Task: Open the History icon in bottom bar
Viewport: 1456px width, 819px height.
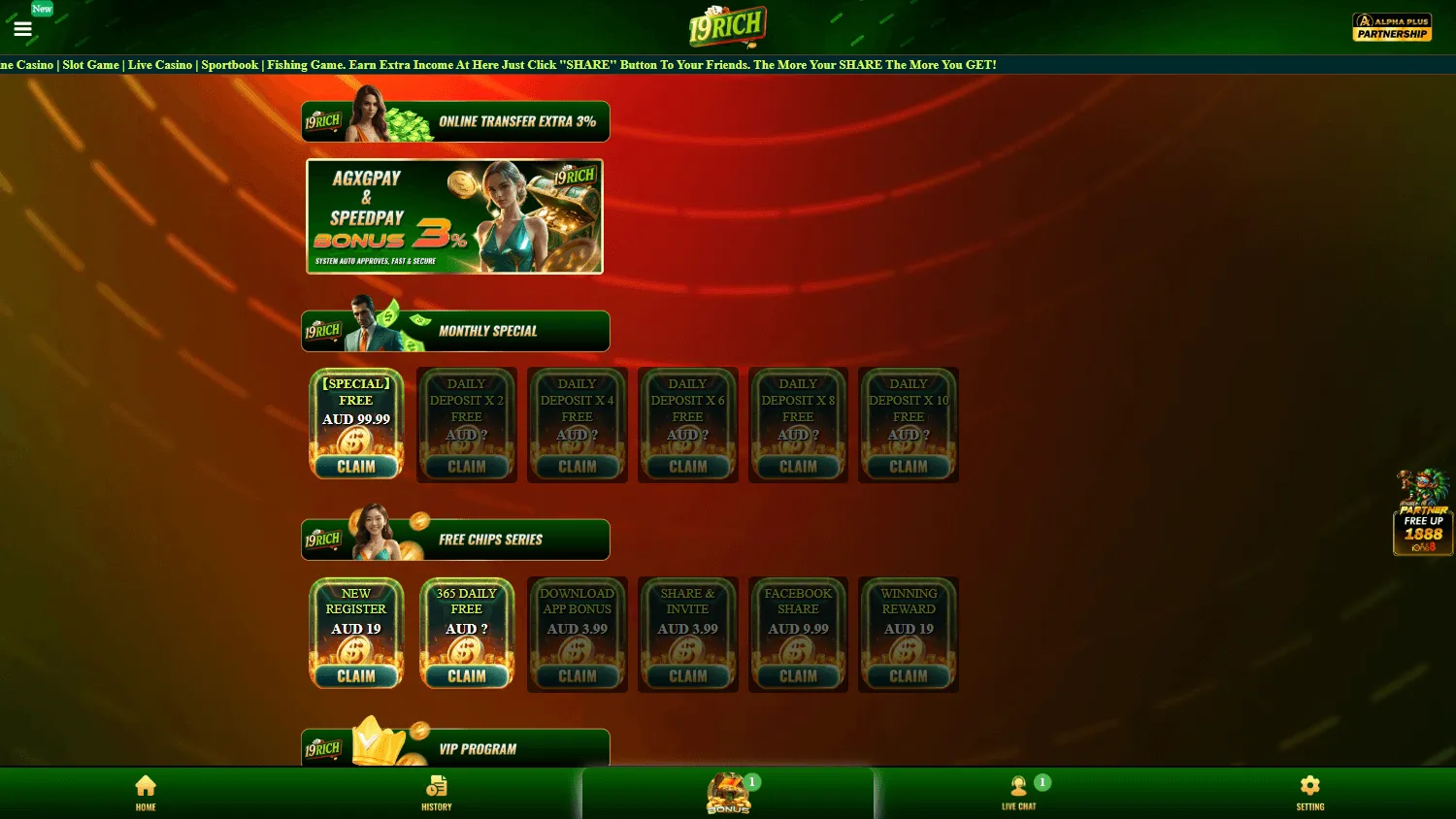Action: pos(436,793)
